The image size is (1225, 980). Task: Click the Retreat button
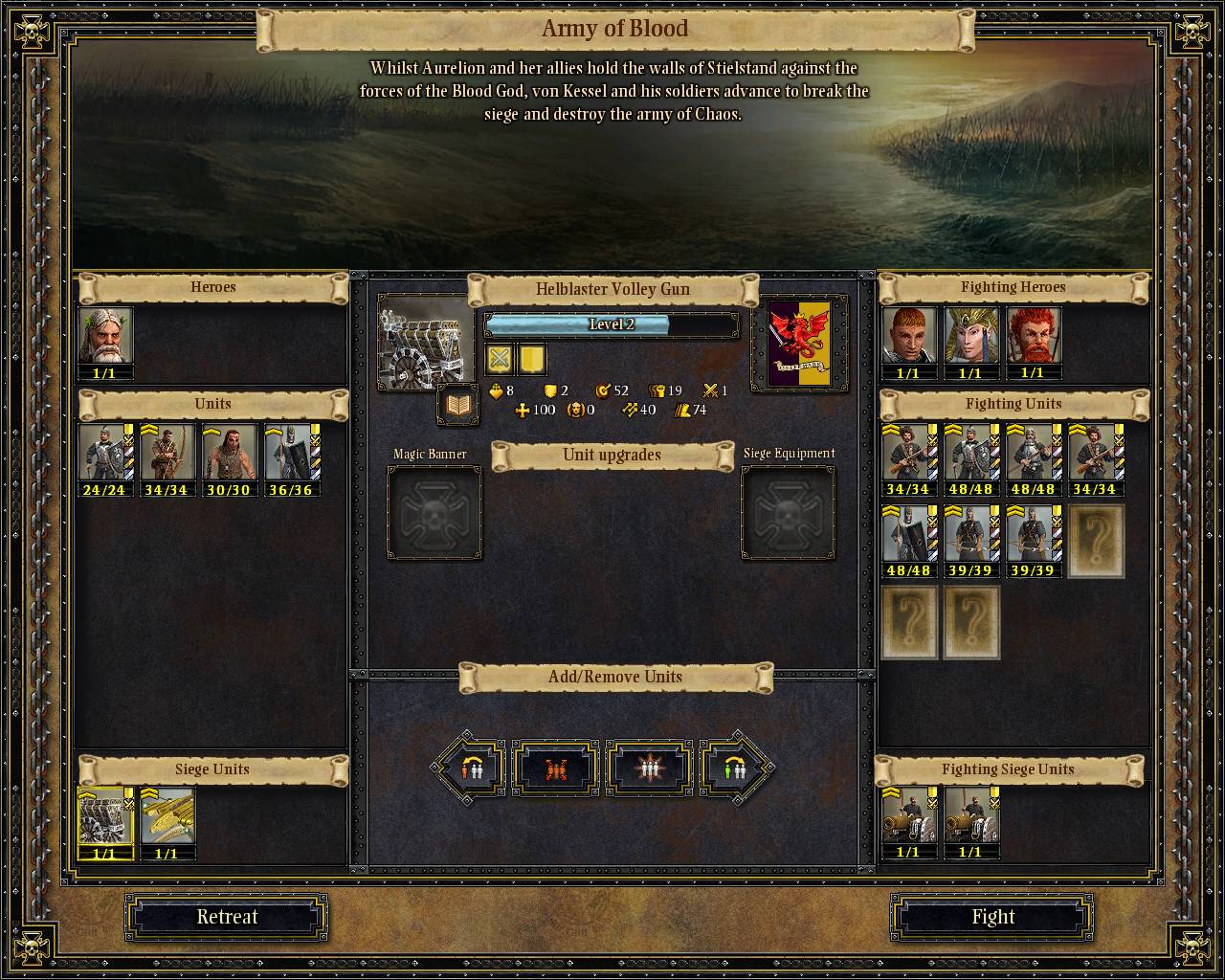click(x=227, y=917)
